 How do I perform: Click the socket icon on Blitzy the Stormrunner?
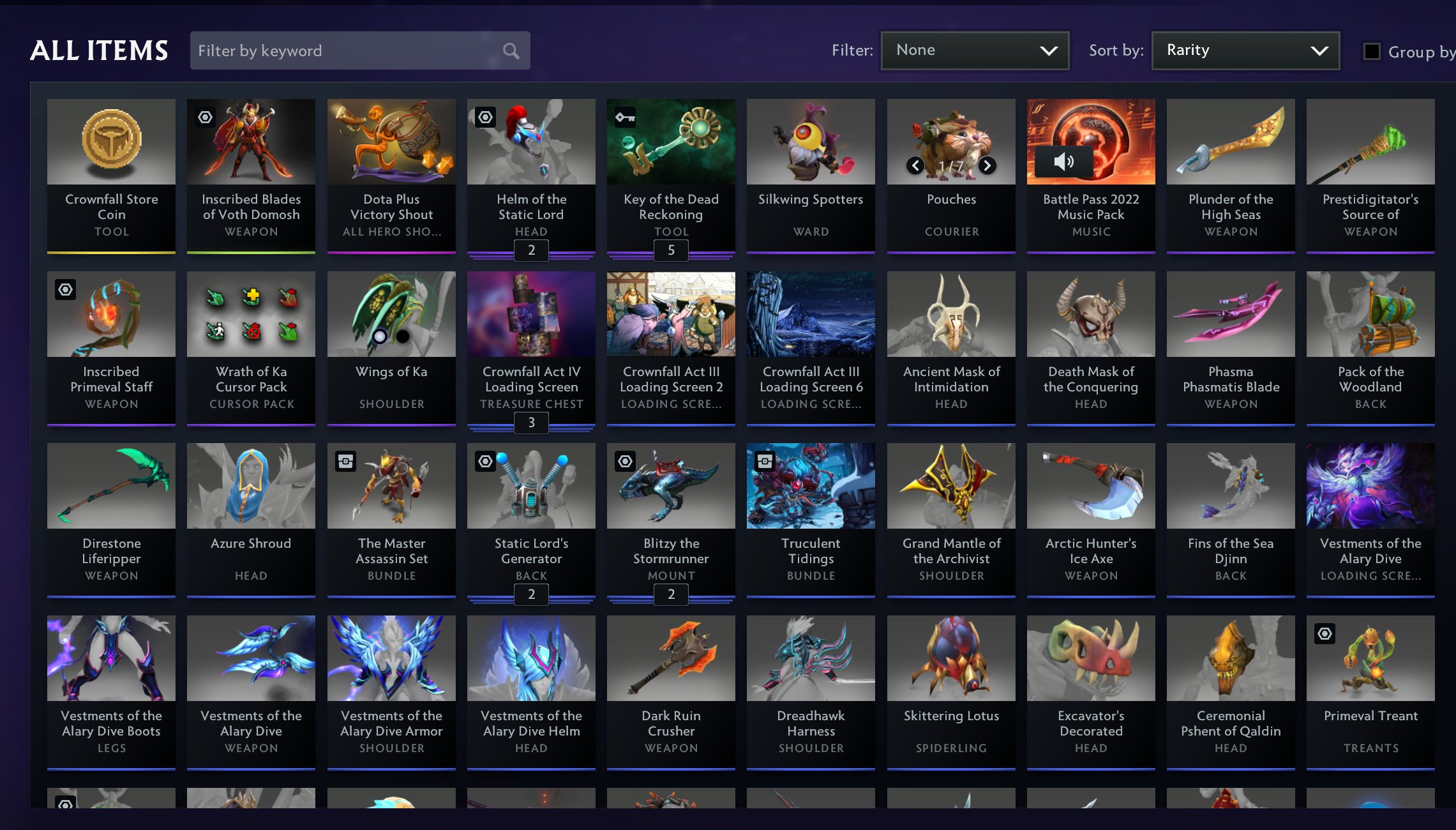[626, 460]
